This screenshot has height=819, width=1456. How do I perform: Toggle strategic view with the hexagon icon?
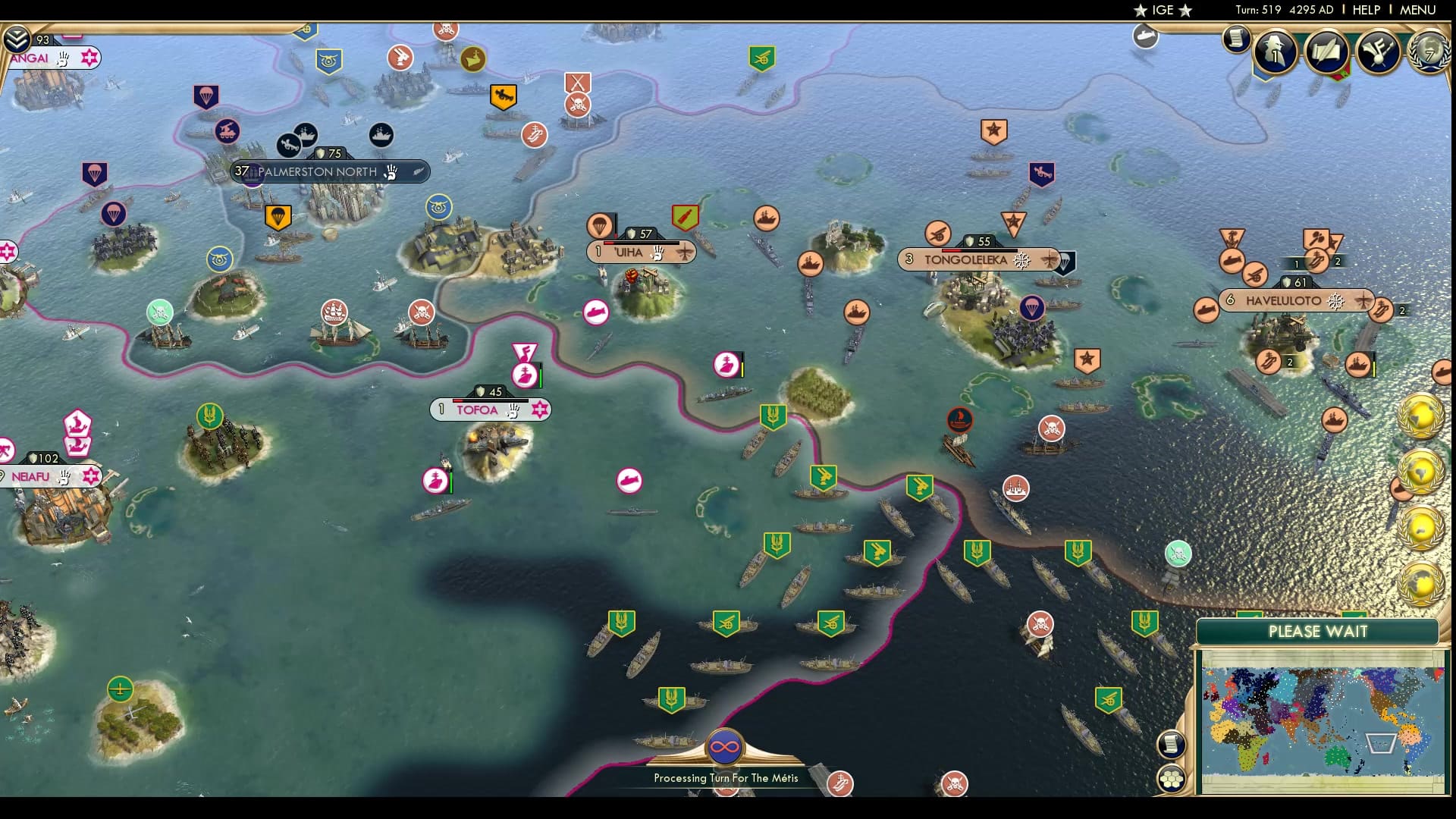coord(1172,777)
